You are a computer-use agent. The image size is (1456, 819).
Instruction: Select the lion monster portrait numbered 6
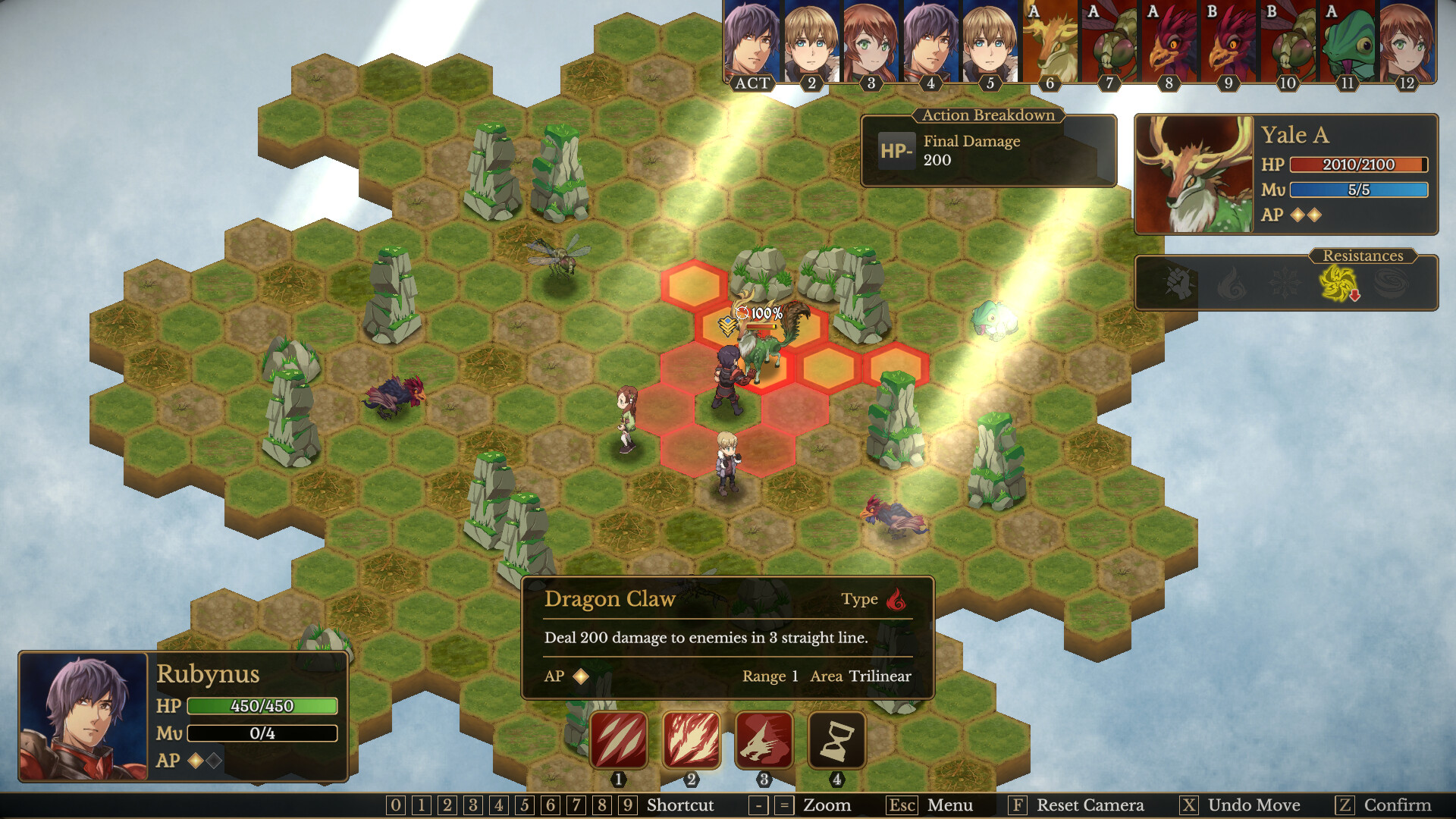tap(1050, 42)
